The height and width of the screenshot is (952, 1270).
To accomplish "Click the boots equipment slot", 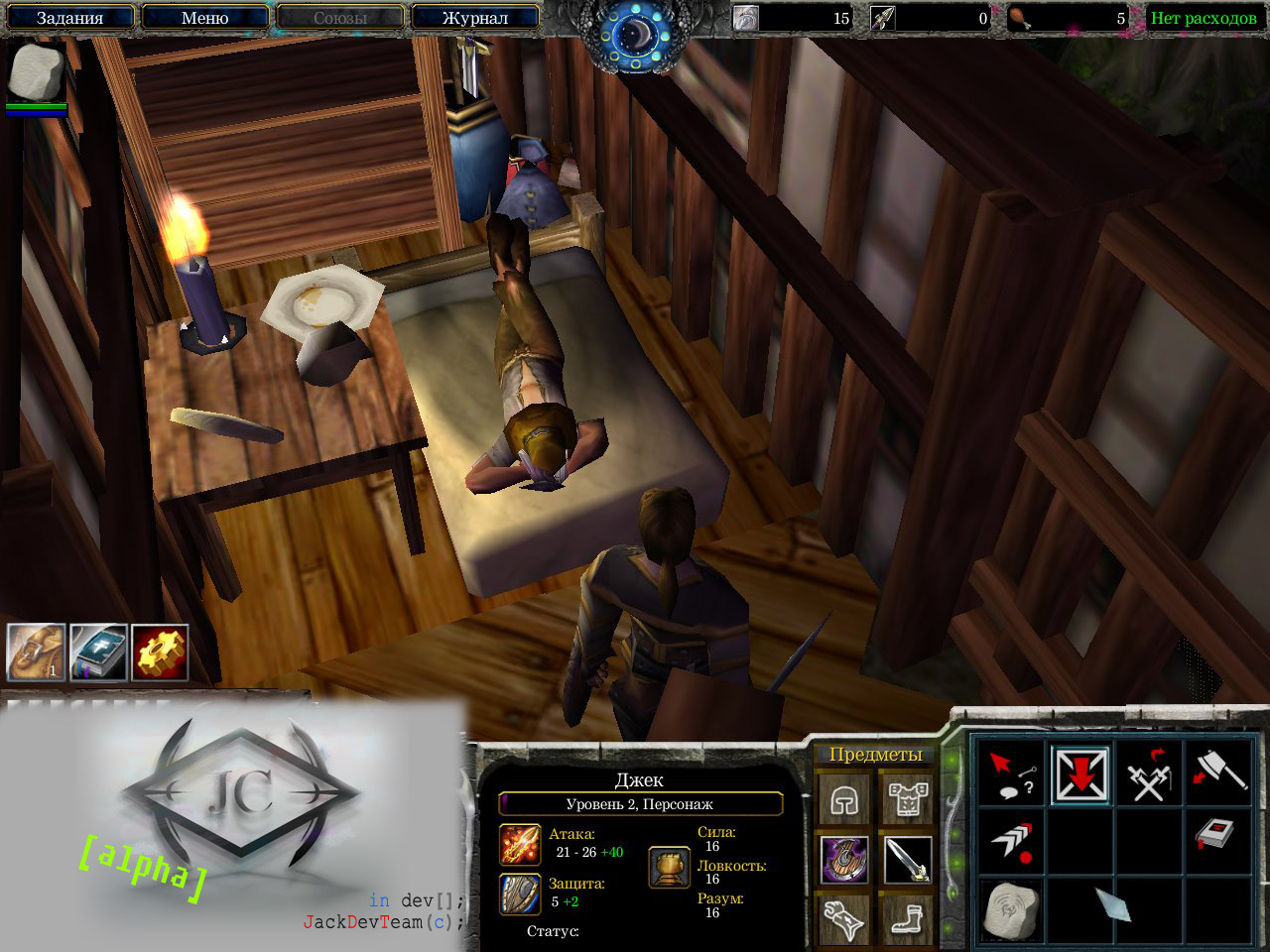I will tap(907, 918).
